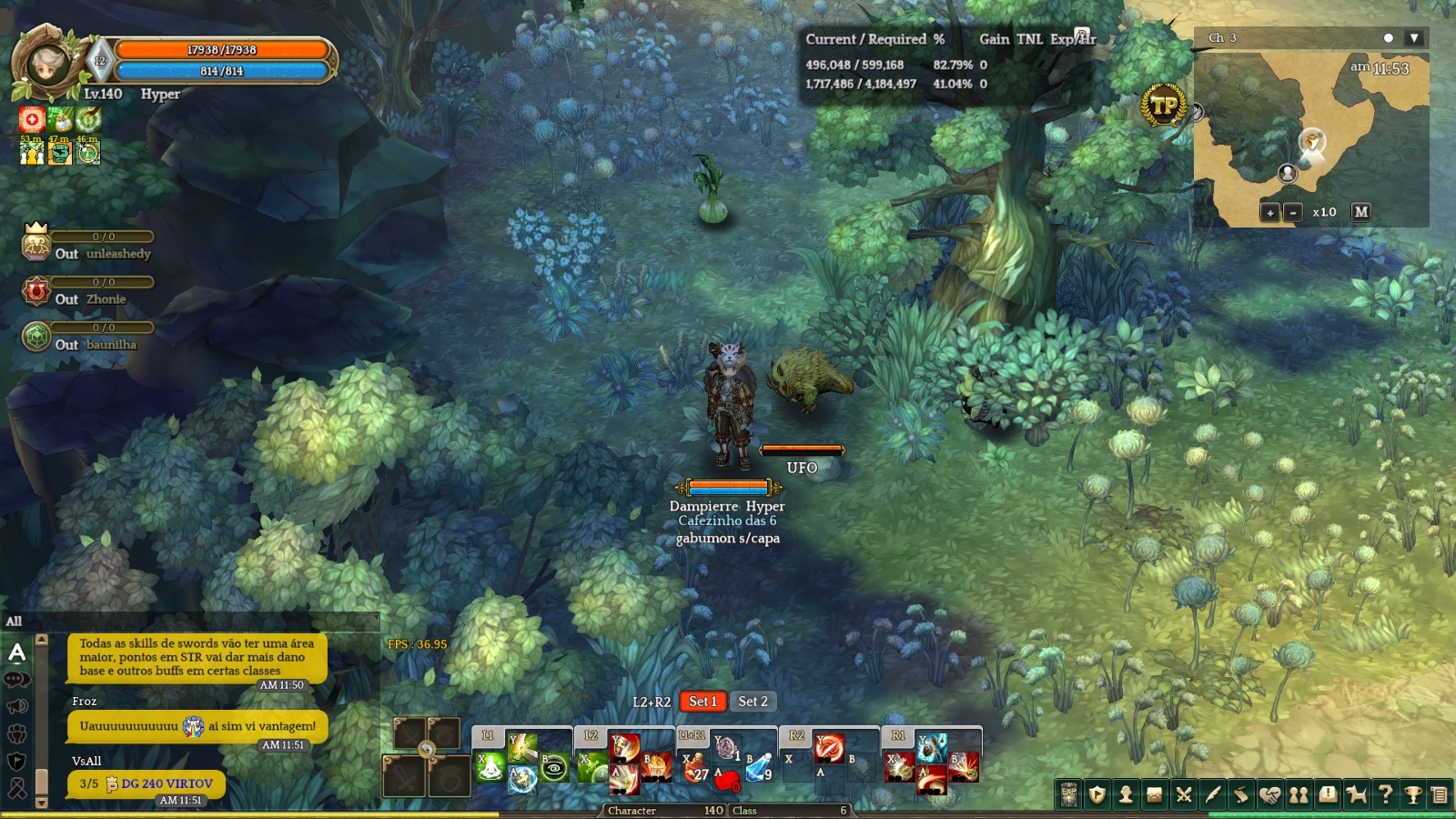Show the companion pet menu
The image size is (1456, 819).
click(1356, 794)
